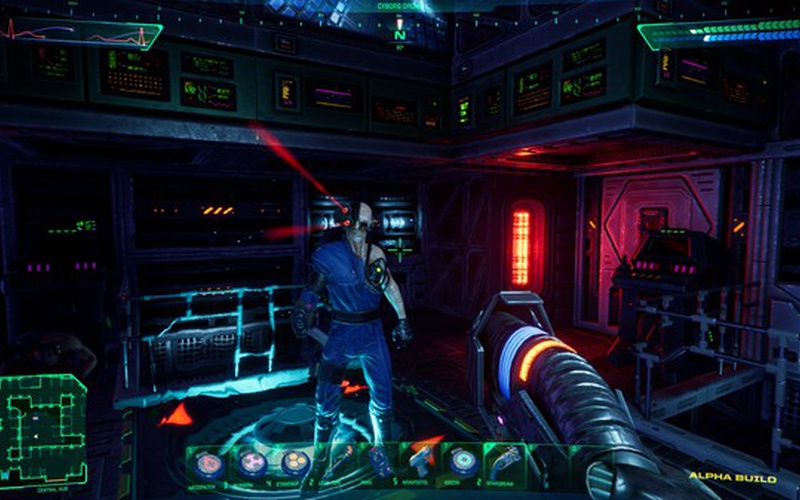The image size is (800, 500).
Task: Equip the Minipistol hotbar slot
Action: 419,460
